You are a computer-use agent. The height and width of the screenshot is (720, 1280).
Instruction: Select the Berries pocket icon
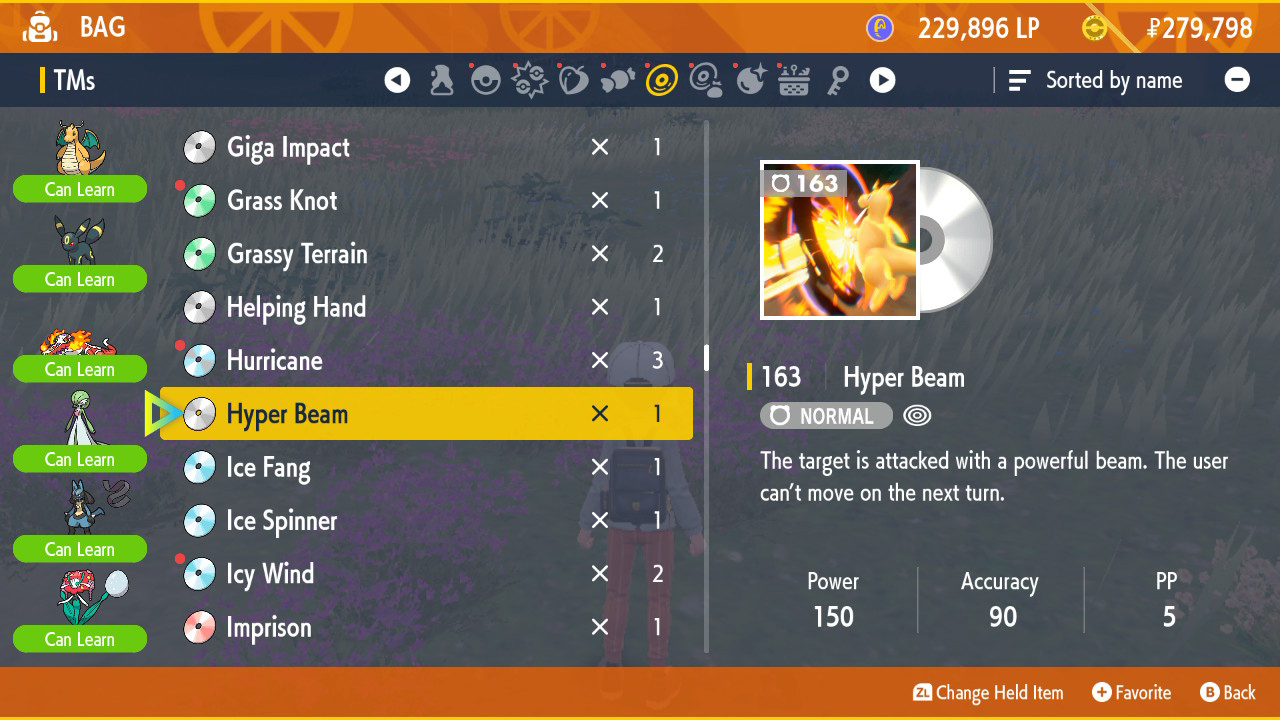572,80
